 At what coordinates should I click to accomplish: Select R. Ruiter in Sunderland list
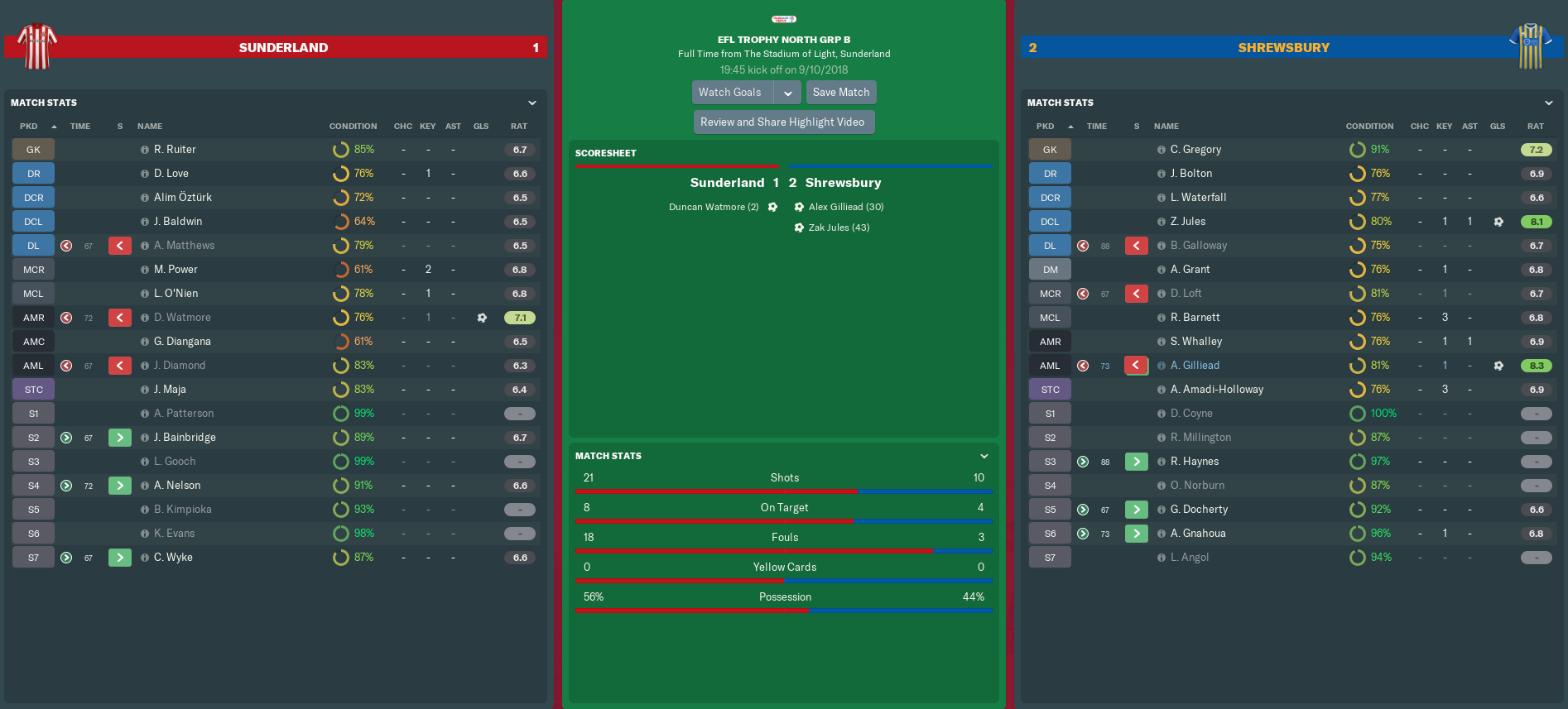click(175, 150)
